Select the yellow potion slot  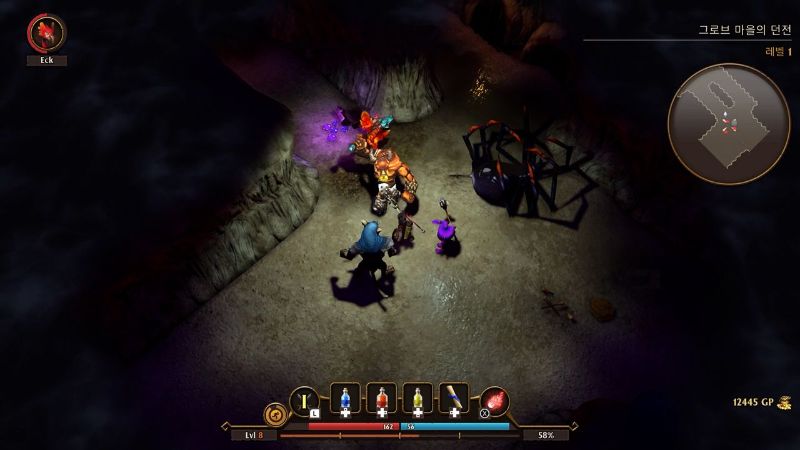[417, 398]
